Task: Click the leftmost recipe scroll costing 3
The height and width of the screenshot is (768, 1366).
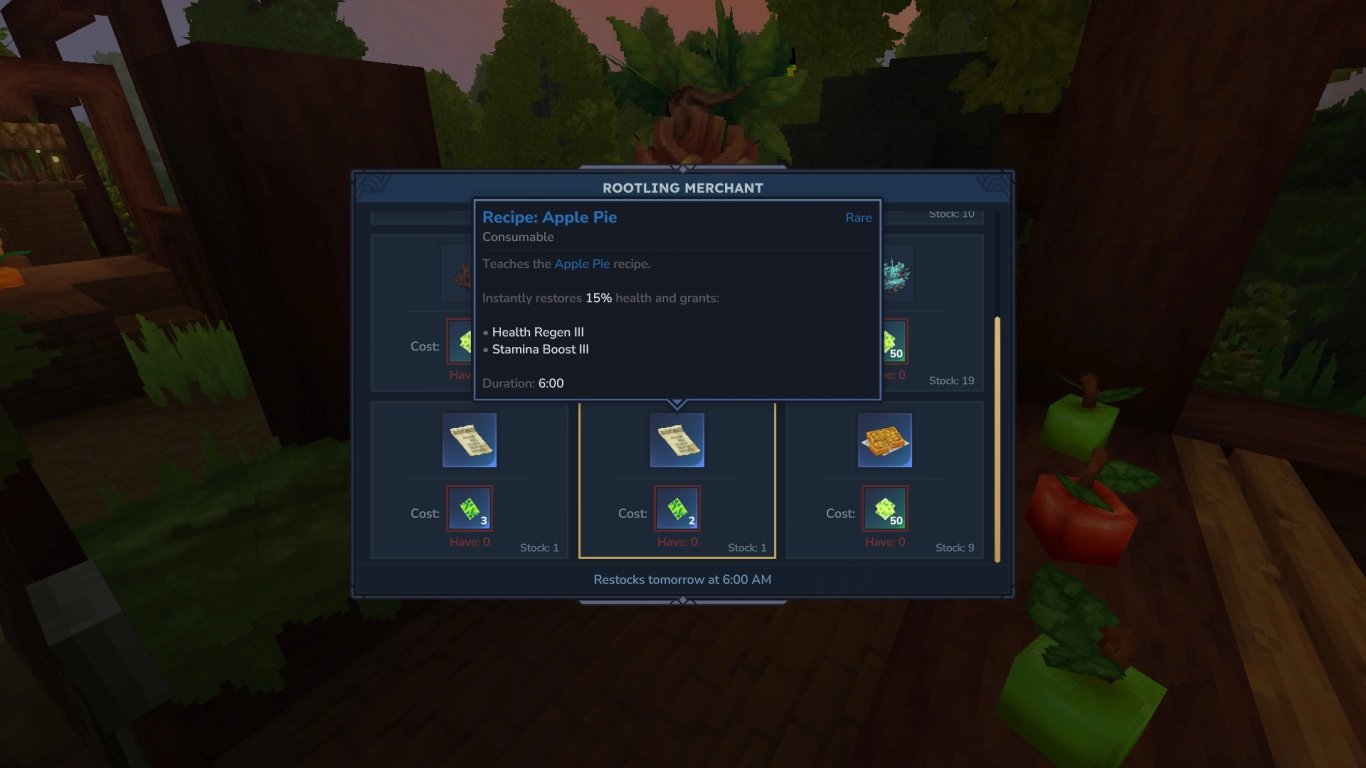Action: point(469,440)
